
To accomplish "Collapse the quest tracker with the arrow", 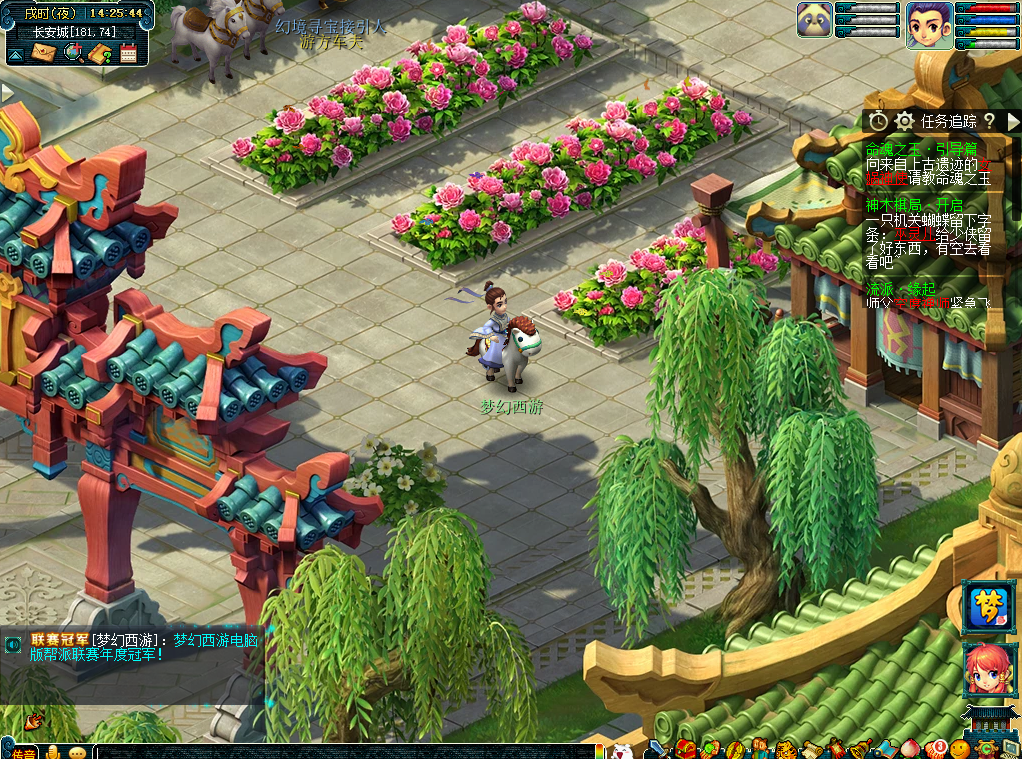I will [x=1012, y=121].
